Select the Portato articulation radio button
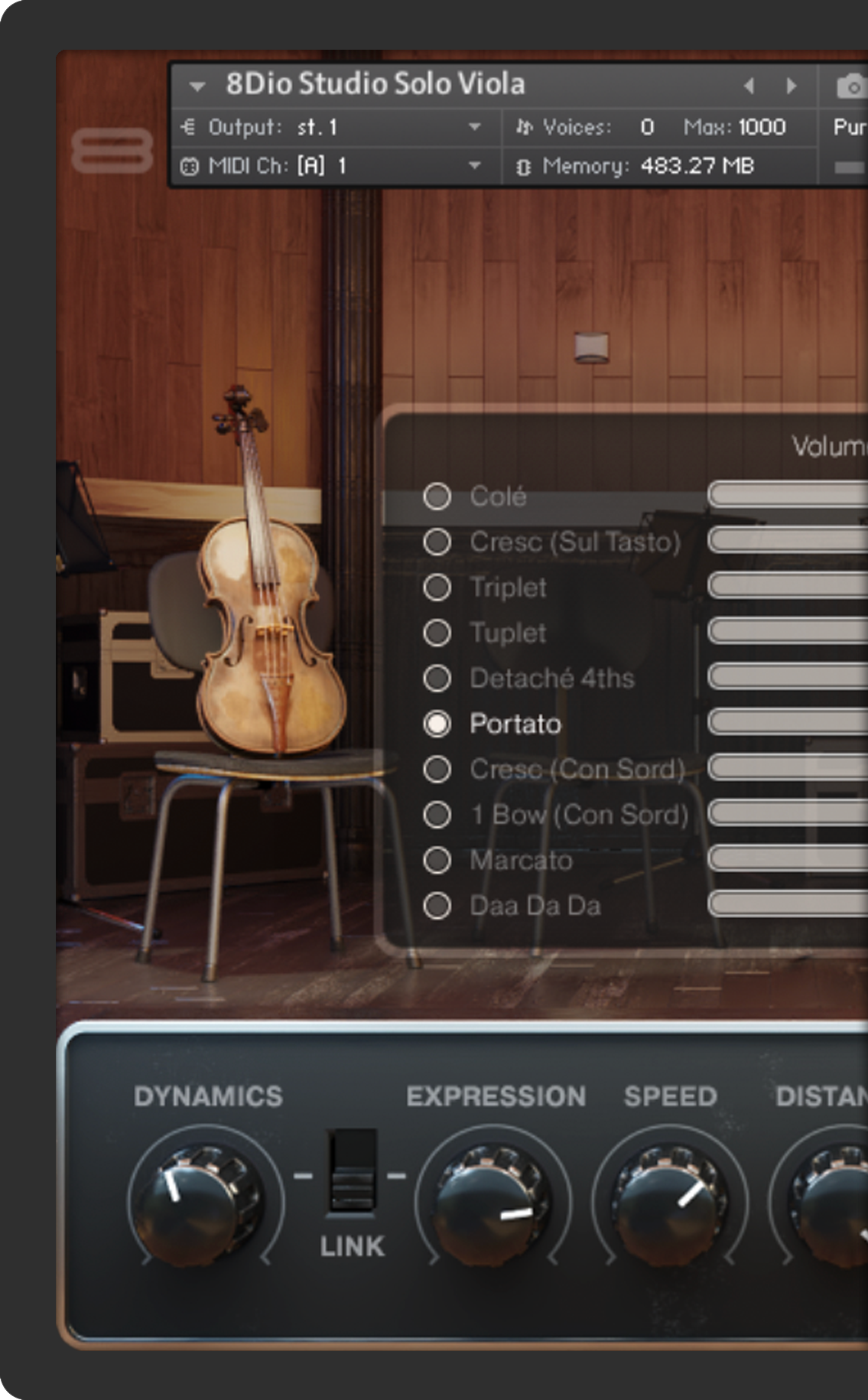 [437, 724]
